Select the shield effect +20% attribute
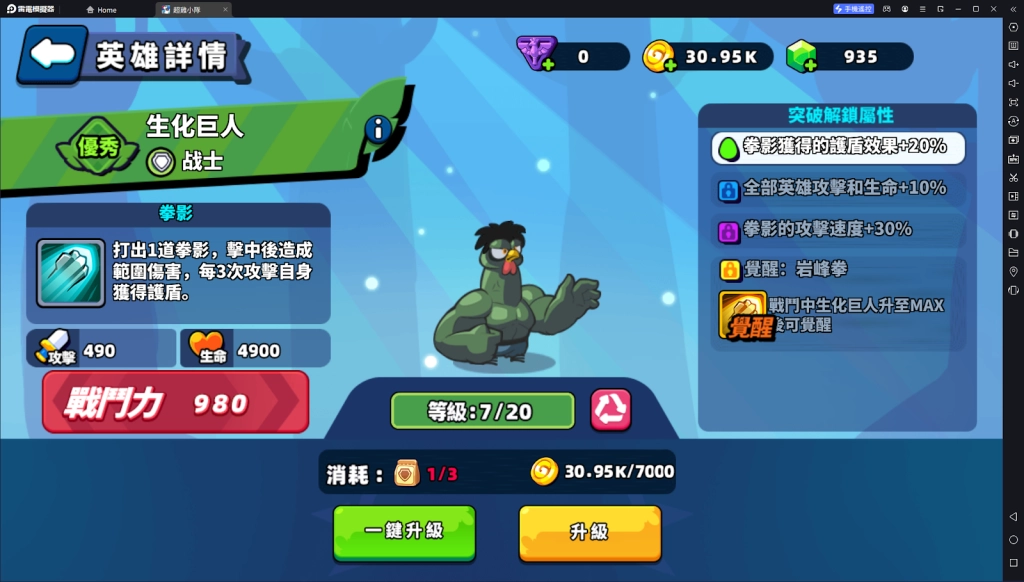Image resolution: width=1024 pixels, height=582 pixels. pyautogui.click(x=838, y=147)
